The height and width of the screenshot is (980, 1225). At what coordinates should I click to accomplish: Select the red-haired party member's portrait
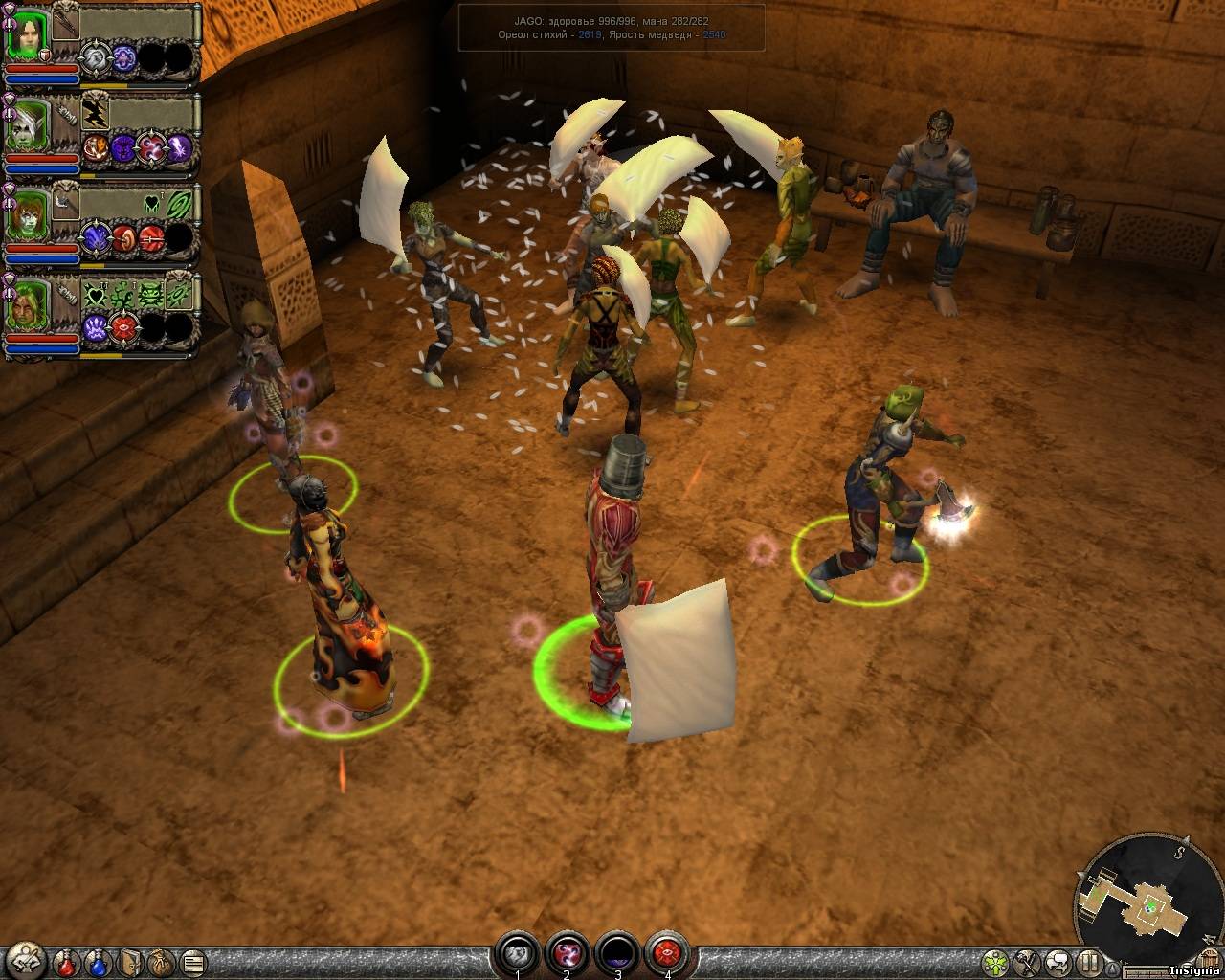pos(27,216)
